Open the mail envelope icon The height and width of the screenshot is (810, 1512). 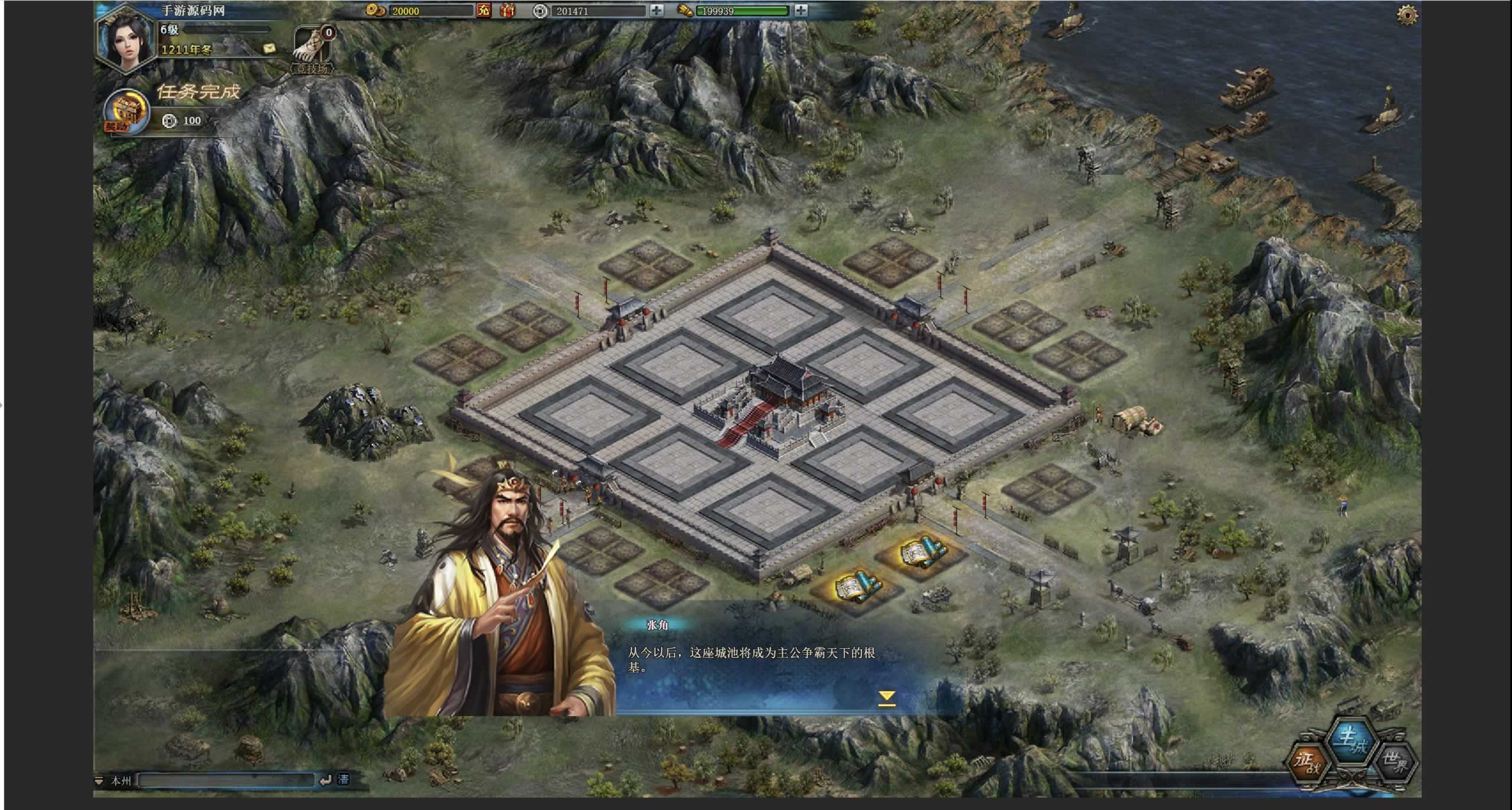click(x=270, y=48)
